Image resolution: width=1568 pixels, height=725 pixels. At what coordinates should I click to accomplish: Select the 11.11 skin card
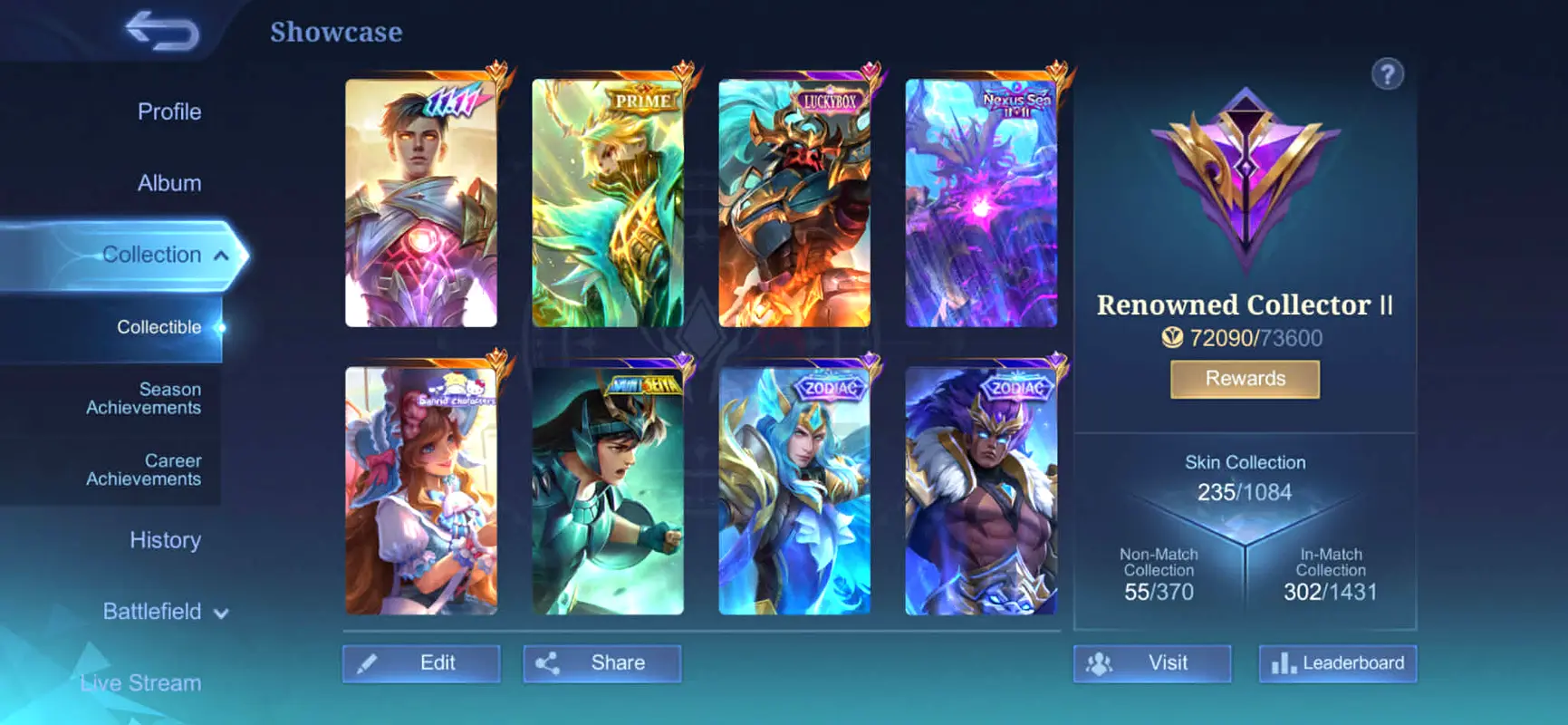point(421,203)
